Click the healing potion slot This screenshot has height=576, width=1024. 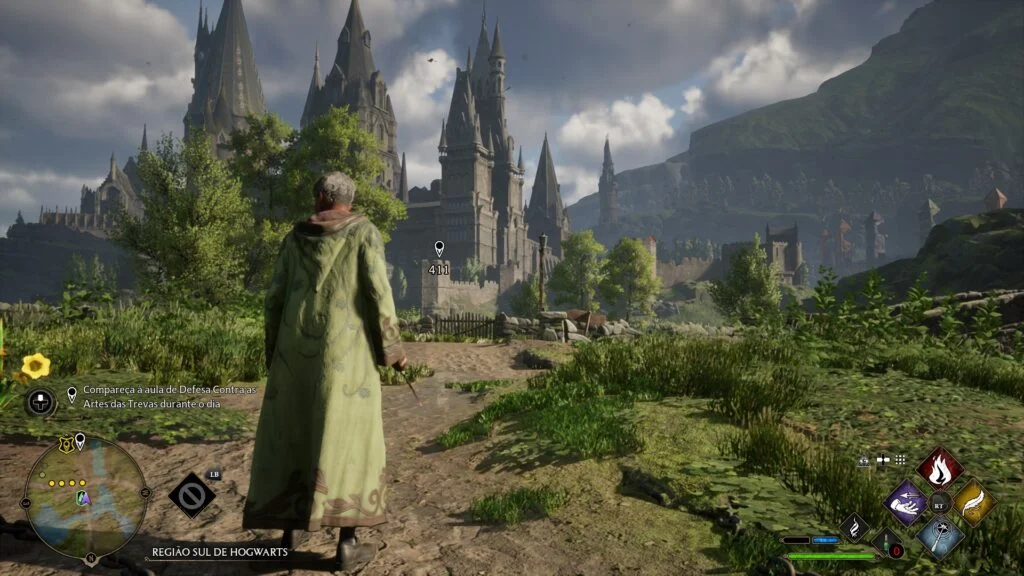[x=888, y=544]
